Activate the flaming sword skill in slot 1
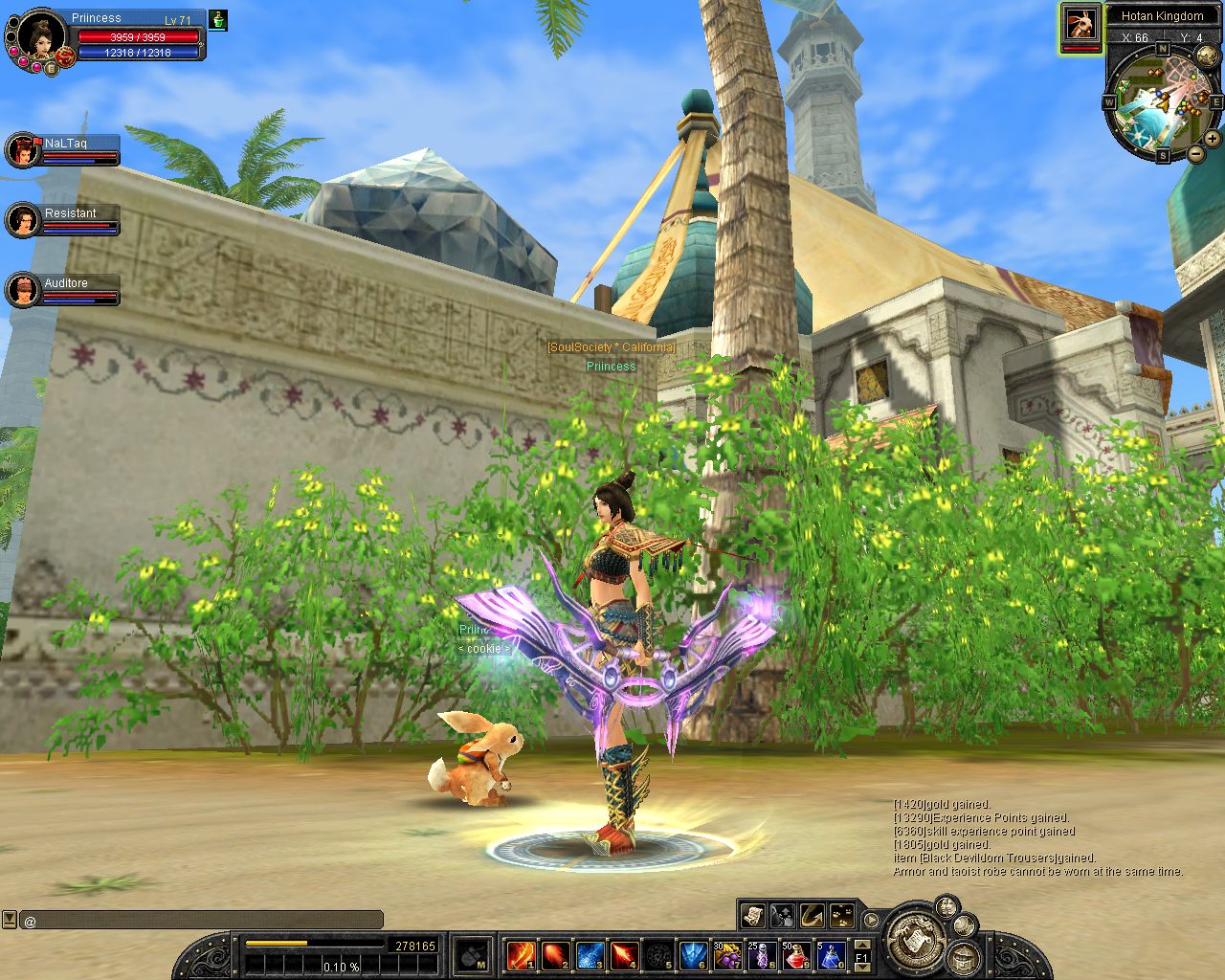The height and width of the screenshot is (980, 1225). coord(521,954)
